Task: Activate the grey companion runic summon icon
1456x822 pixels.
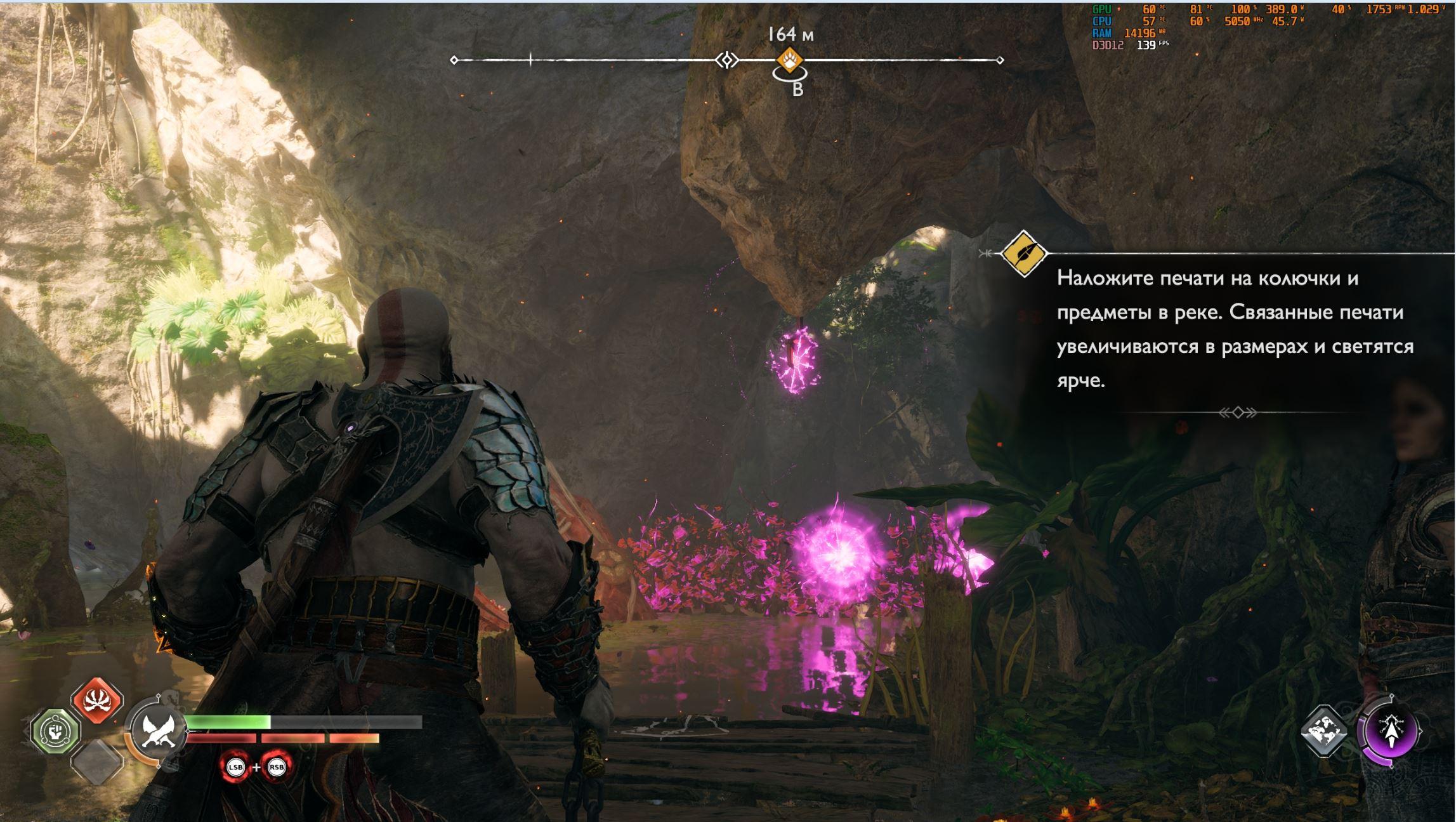Action: [x=1325, y=732]
